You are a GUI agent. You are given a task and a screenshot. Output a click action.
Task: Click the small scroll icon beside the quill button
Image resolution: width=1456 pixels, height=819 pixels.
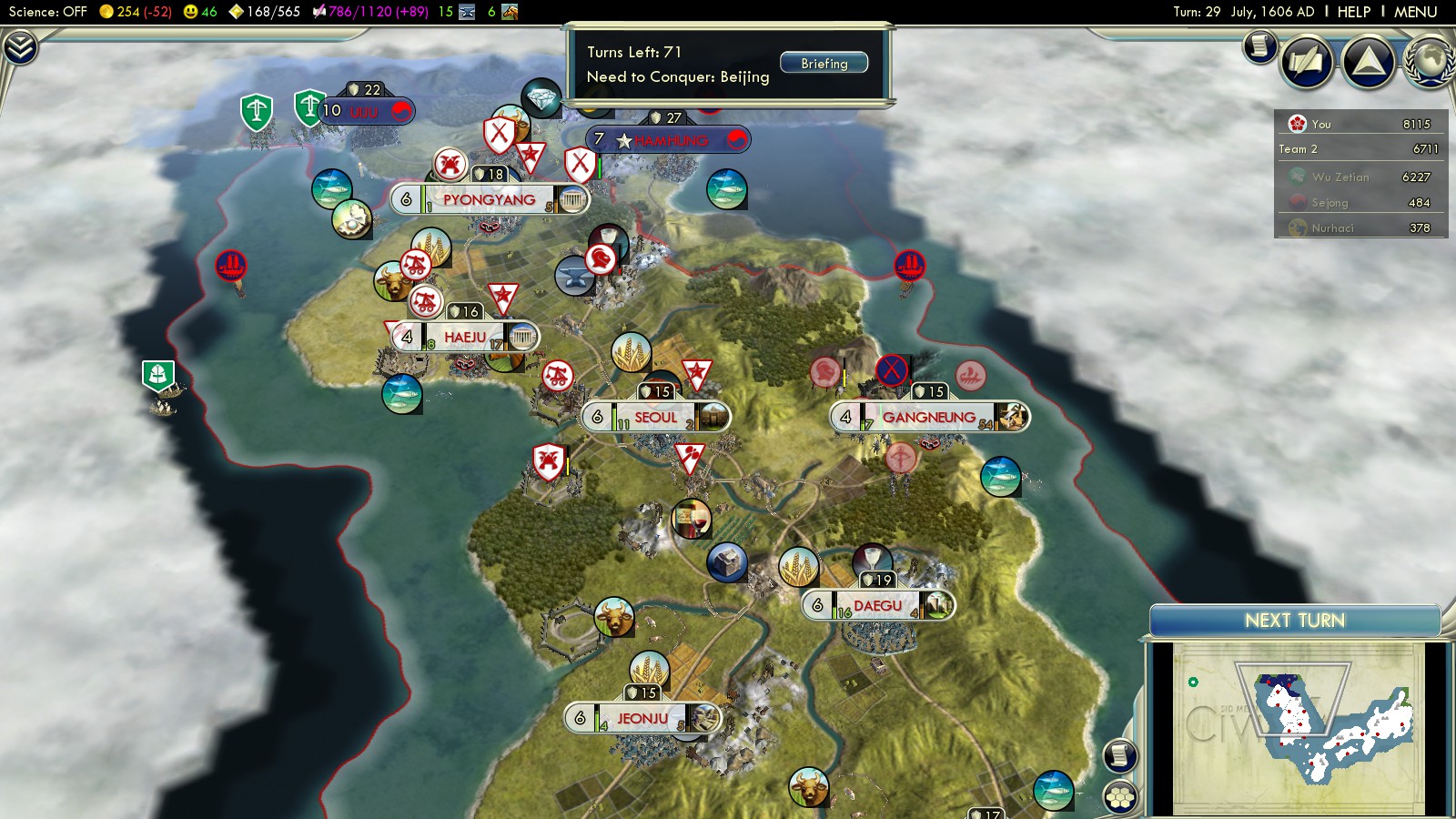click(1260, 45)
